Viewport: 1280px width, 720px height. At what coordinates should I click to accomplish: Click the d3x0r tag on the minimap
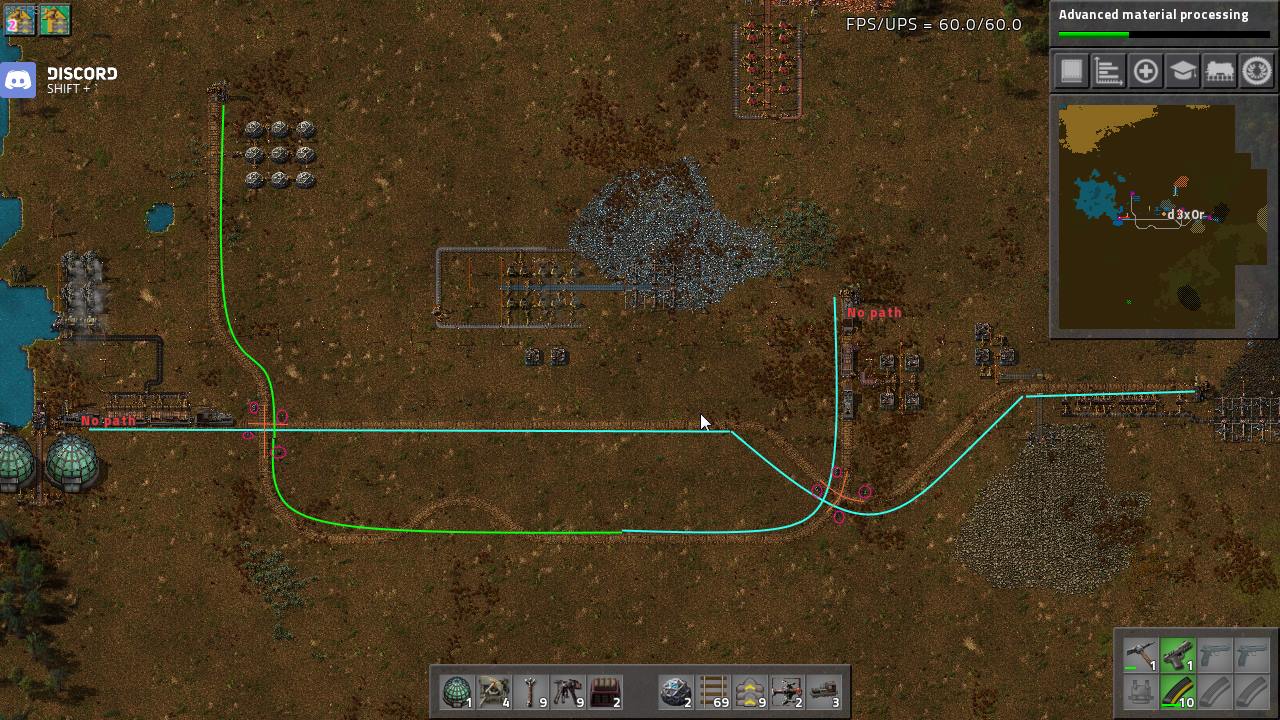[1183, 214]
